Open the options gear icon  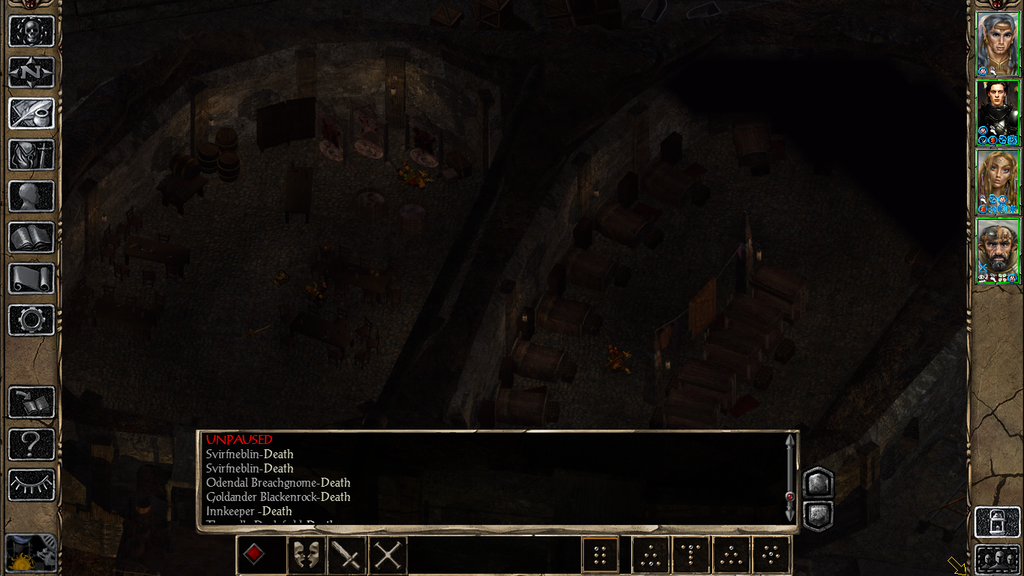point(31,320)
